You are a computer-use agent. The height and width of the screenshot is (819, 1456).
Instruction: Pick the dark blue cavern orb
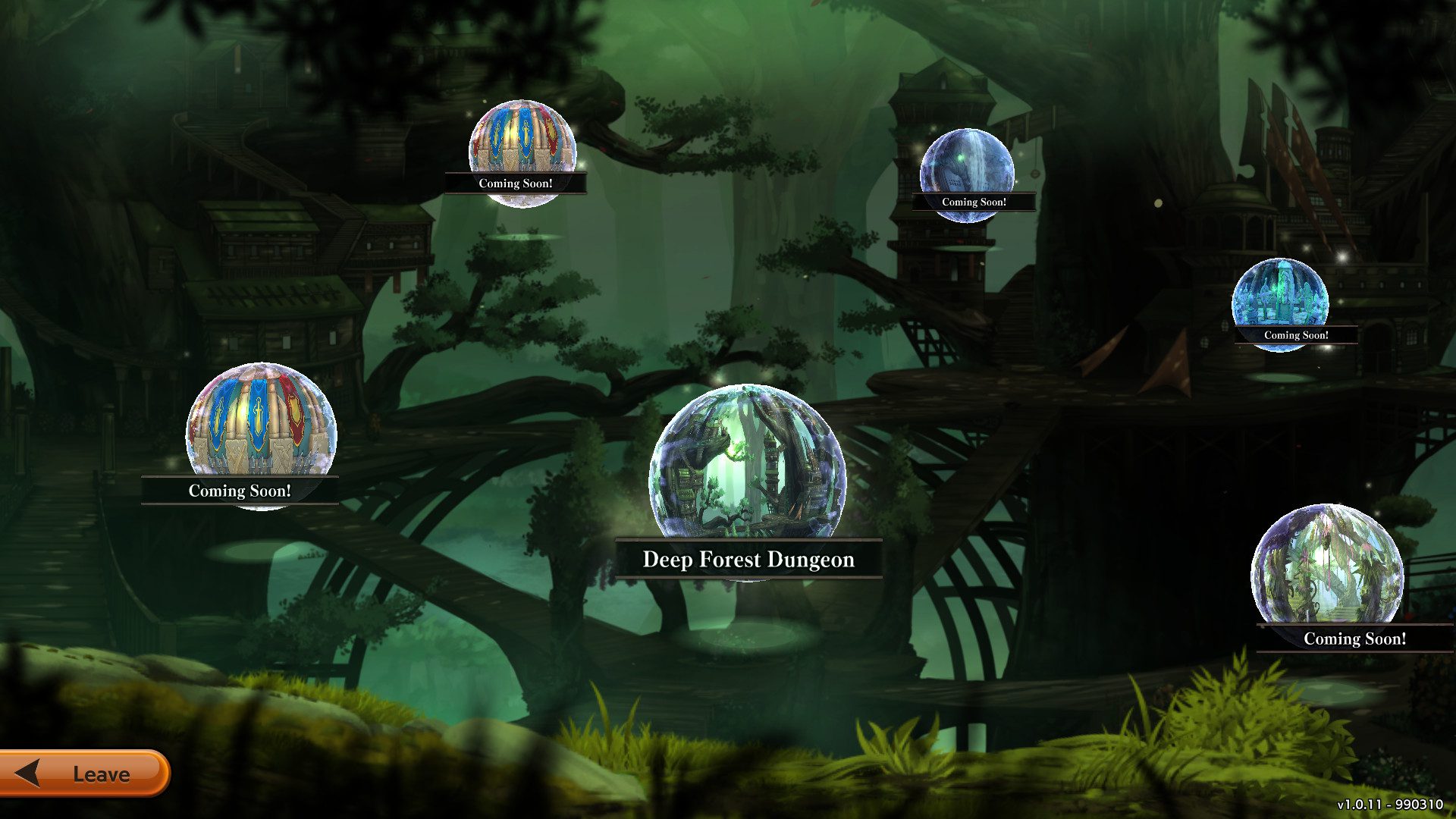967,168
